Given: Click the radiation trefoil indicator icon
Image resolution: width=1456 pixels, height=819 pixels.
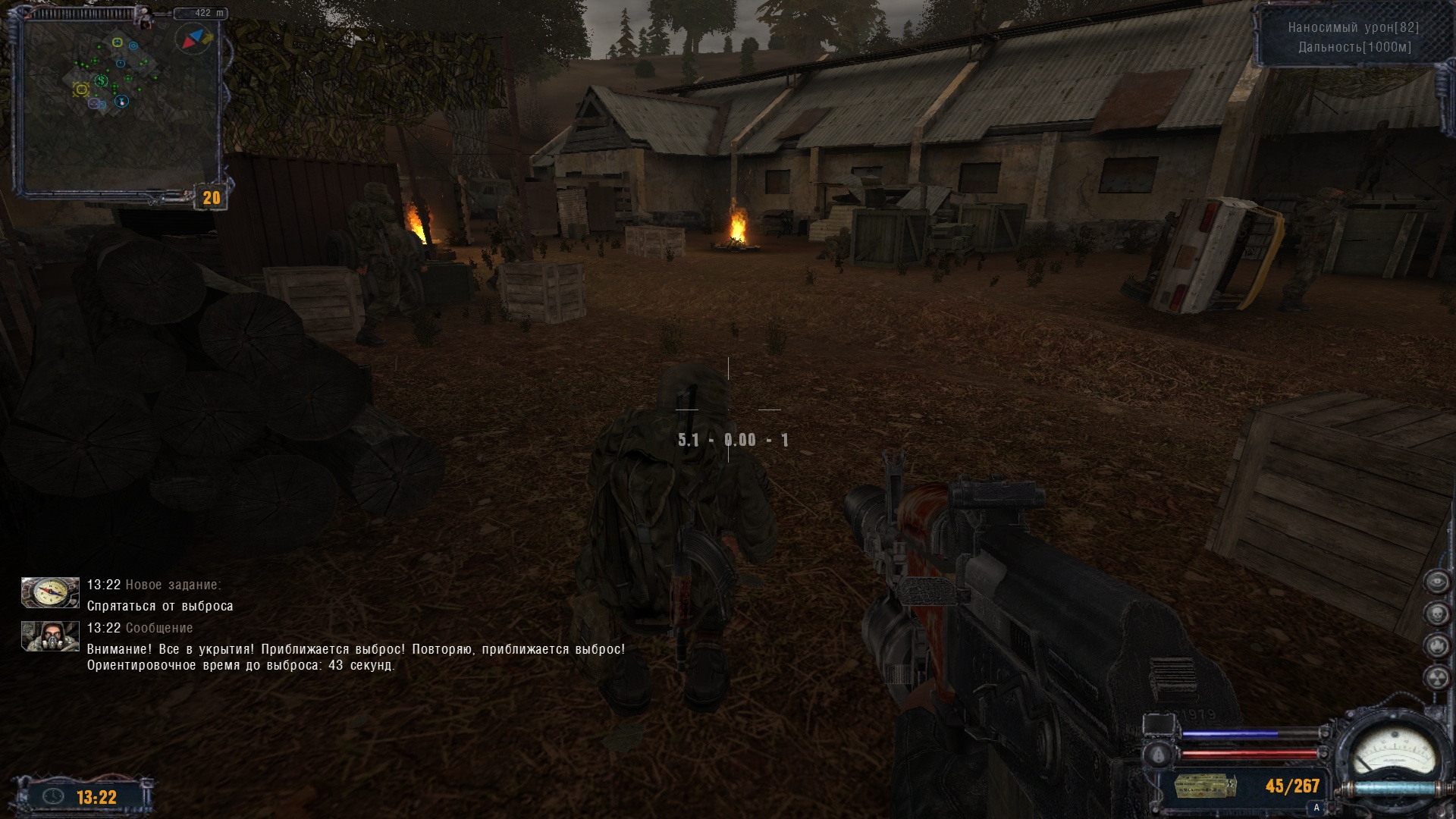Looking at the screenshot, I should point(1436,677).
